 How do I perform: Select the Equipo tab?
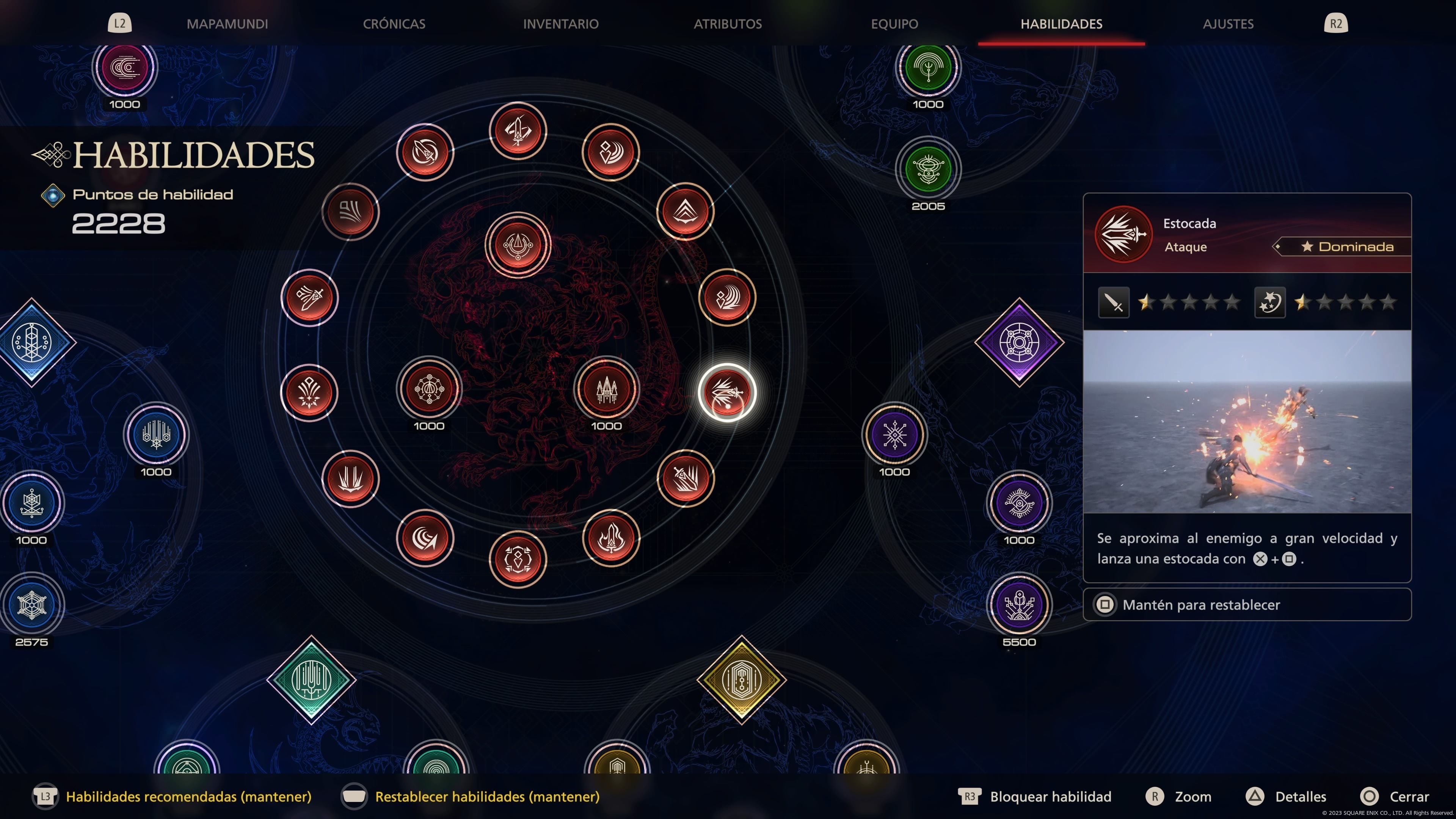894,24
